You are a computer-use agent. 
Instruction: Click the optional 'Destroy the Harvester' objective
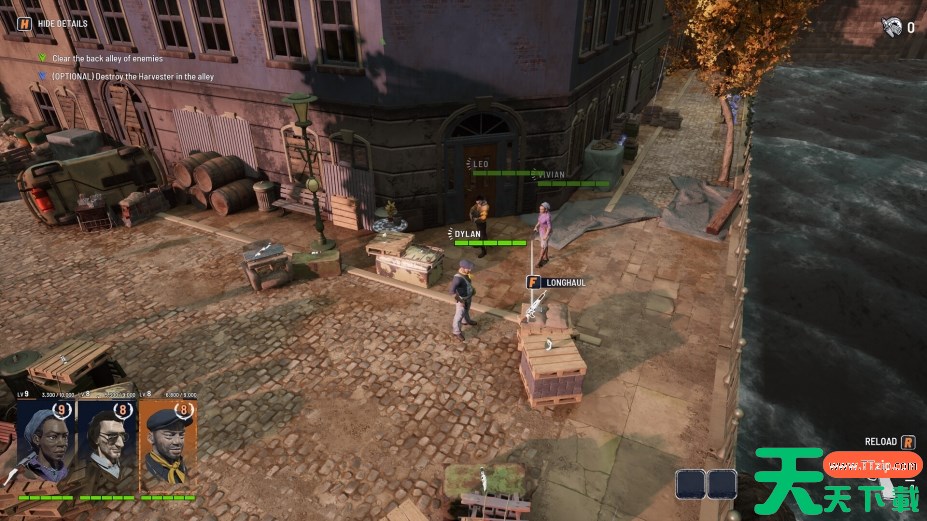point(132,76)
